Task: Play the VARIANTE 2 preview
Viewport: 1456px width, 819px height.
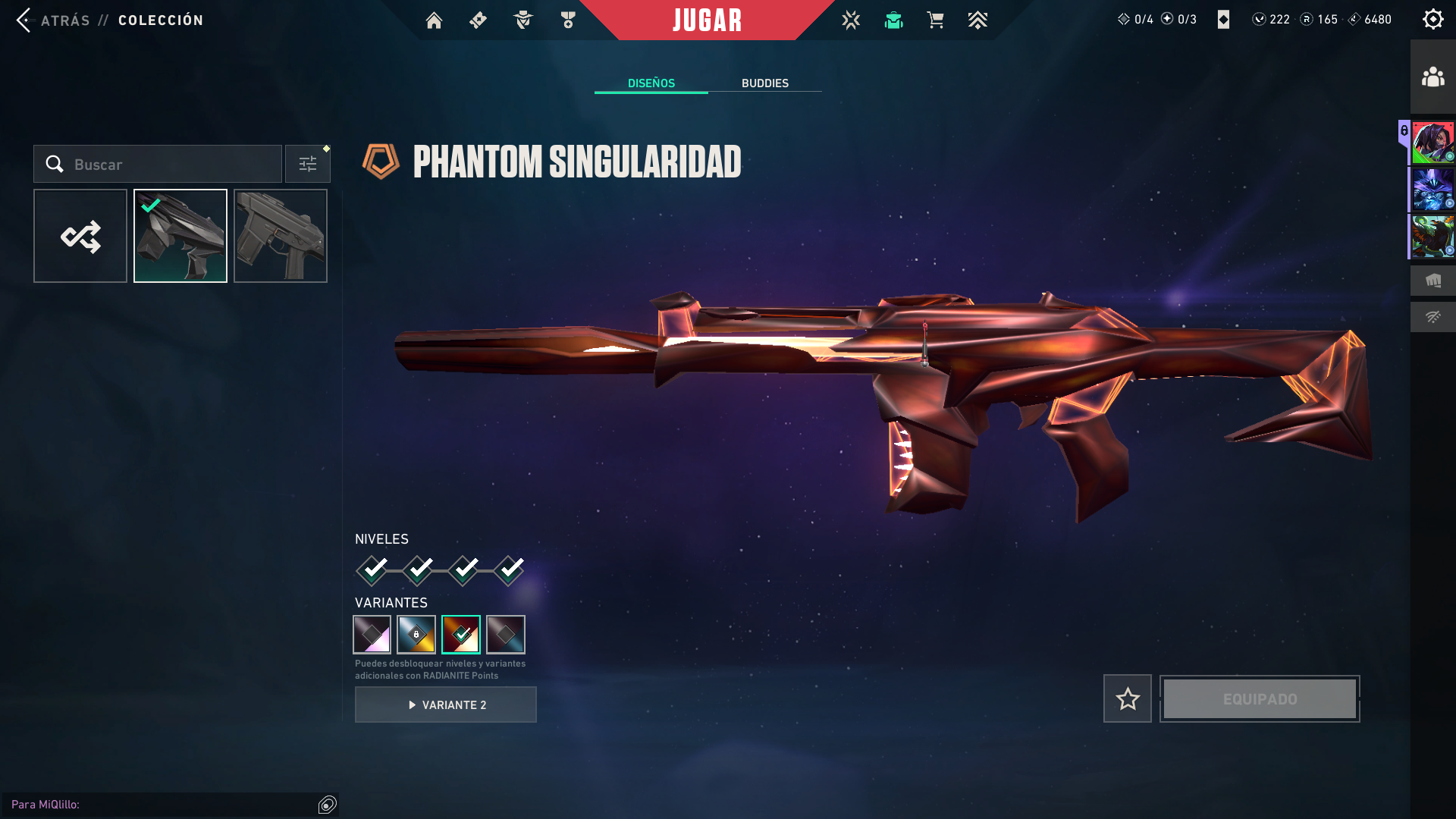Action: pos(445,704)
